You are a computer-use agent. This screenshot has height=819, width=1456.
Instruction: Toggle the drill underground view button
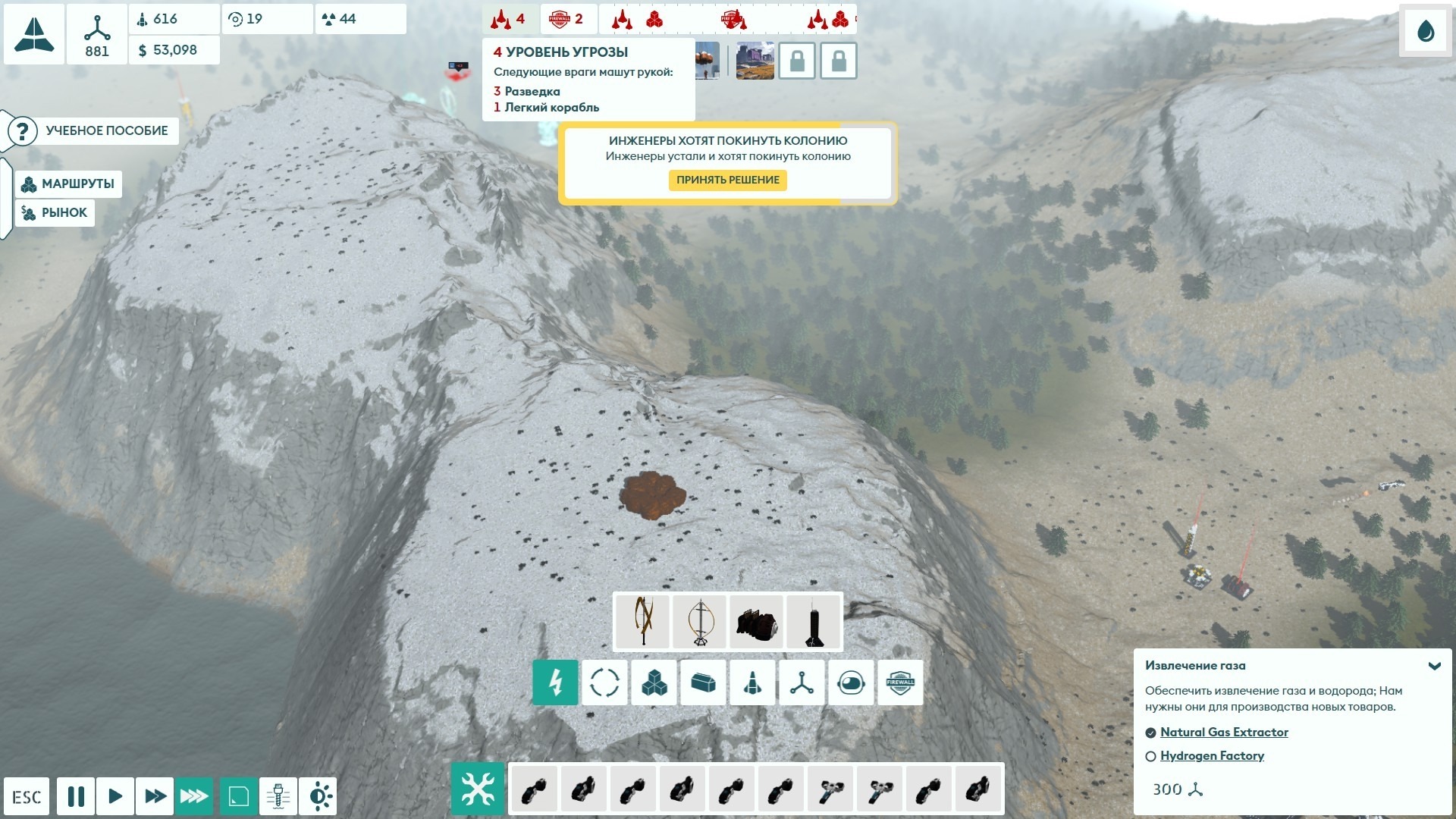point(278,796)
